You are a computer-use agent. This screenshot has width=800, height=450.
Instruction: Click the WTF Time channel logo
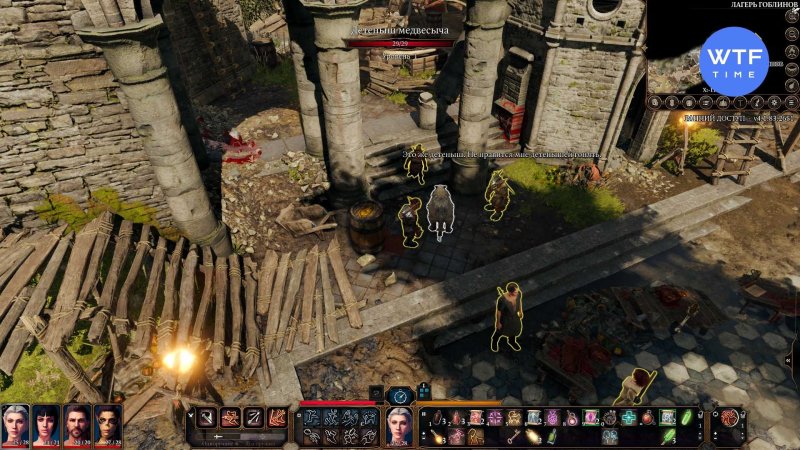[x=733, y=62]
